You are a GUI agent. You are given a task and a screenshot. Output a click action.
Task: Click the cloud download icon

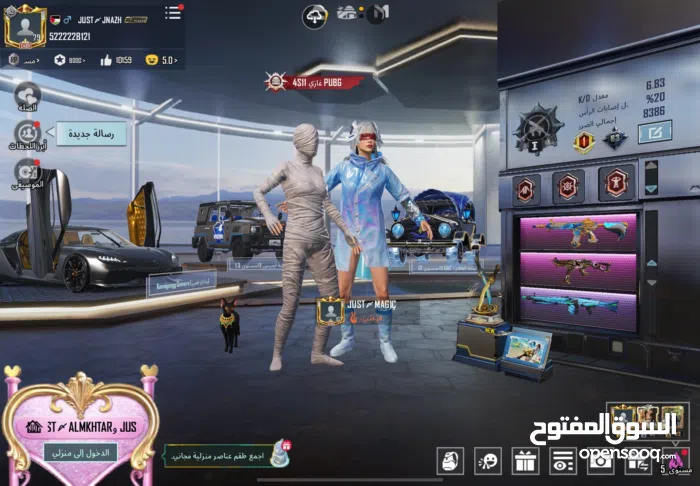pos(315,16)
